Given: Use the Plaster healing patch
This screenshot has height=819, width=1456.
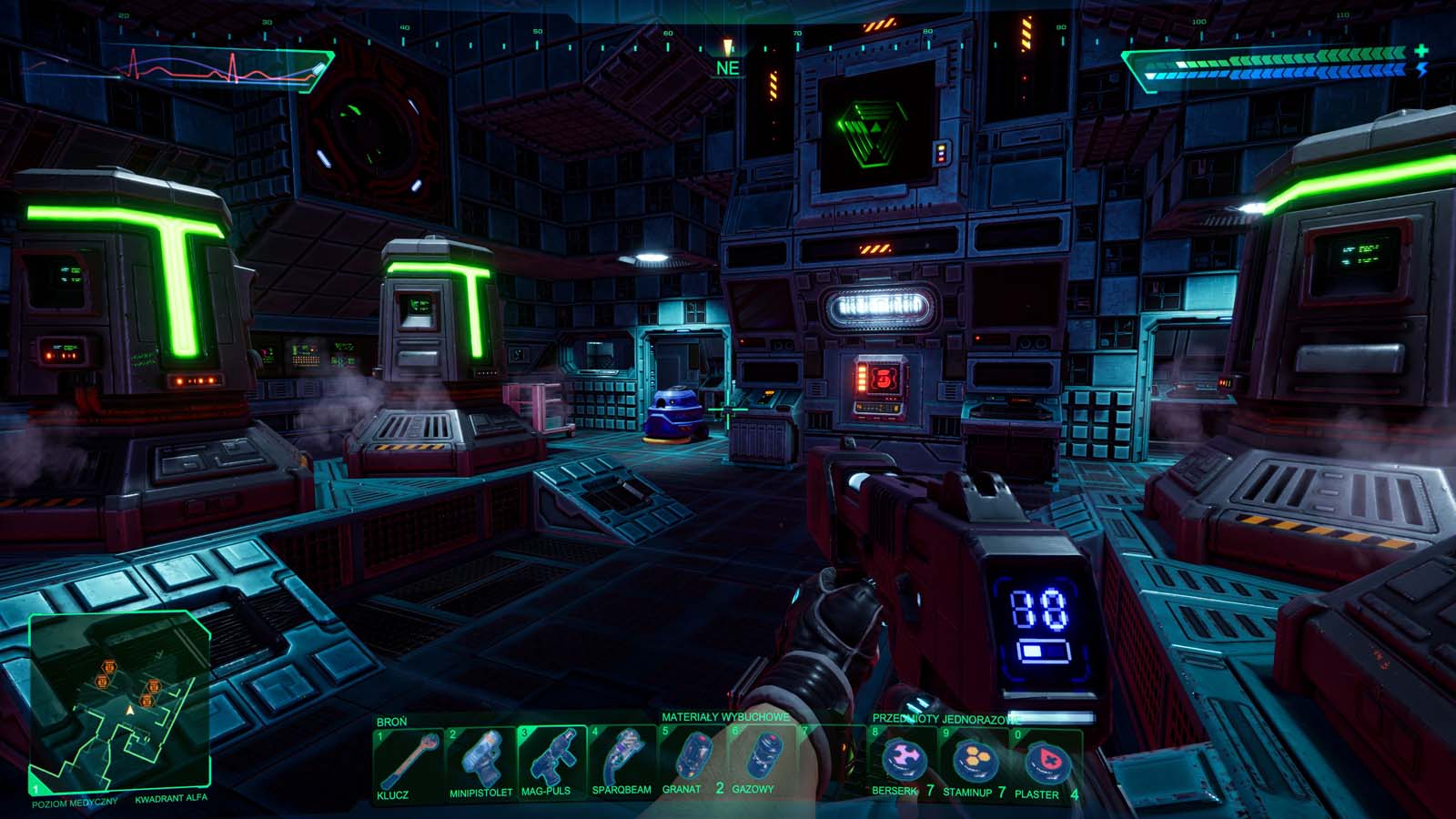Looking at the screenshot, I should point(1044,763).
